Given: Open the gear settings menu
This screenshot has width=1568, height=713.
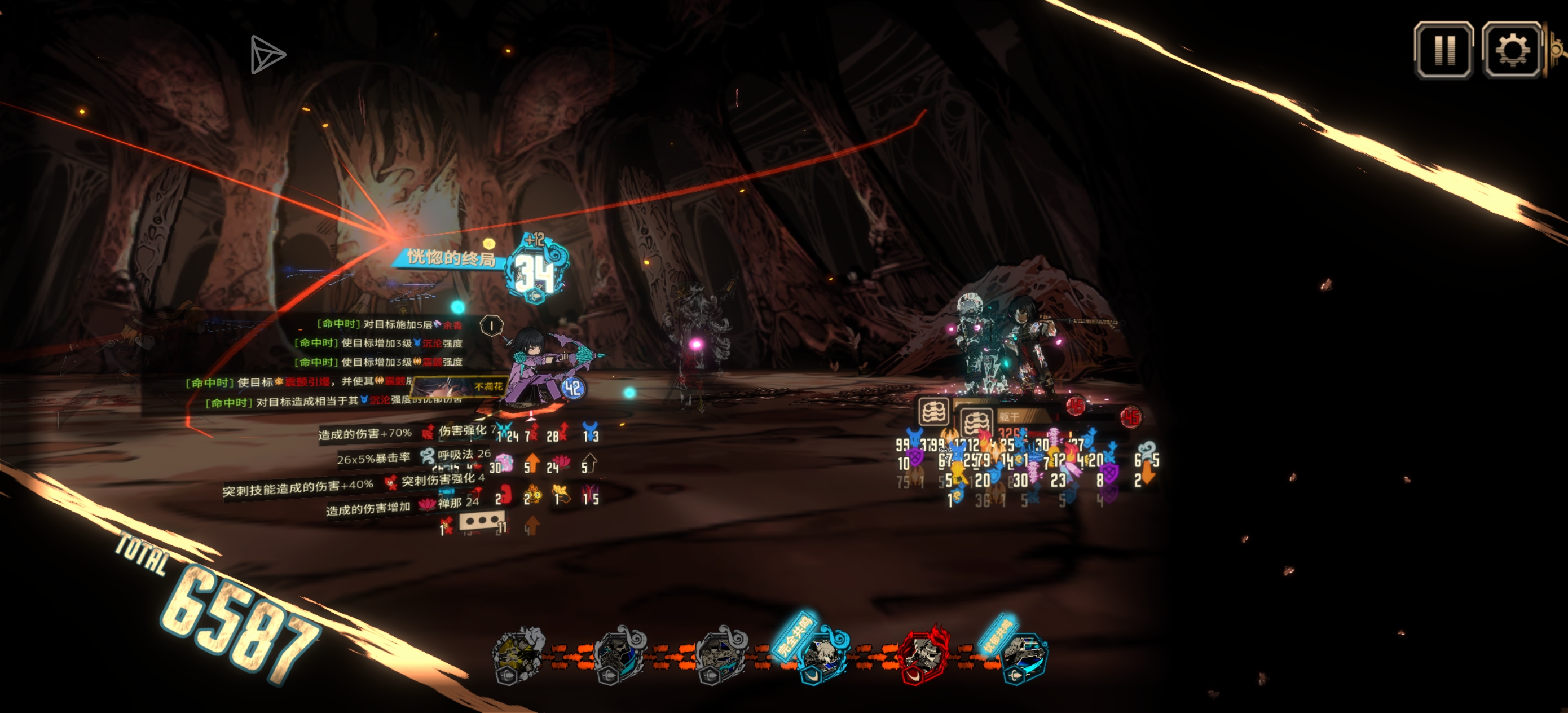Looking at the screenshot, I should point(1512,50).
